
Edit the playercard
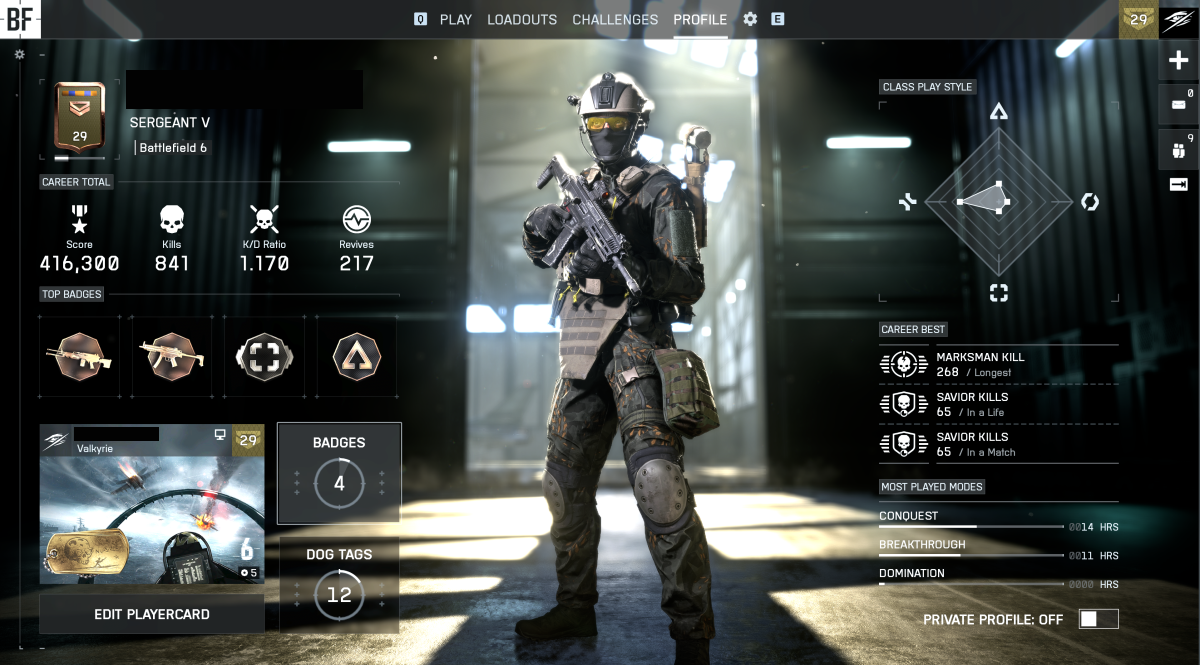(x=152, y=614)
